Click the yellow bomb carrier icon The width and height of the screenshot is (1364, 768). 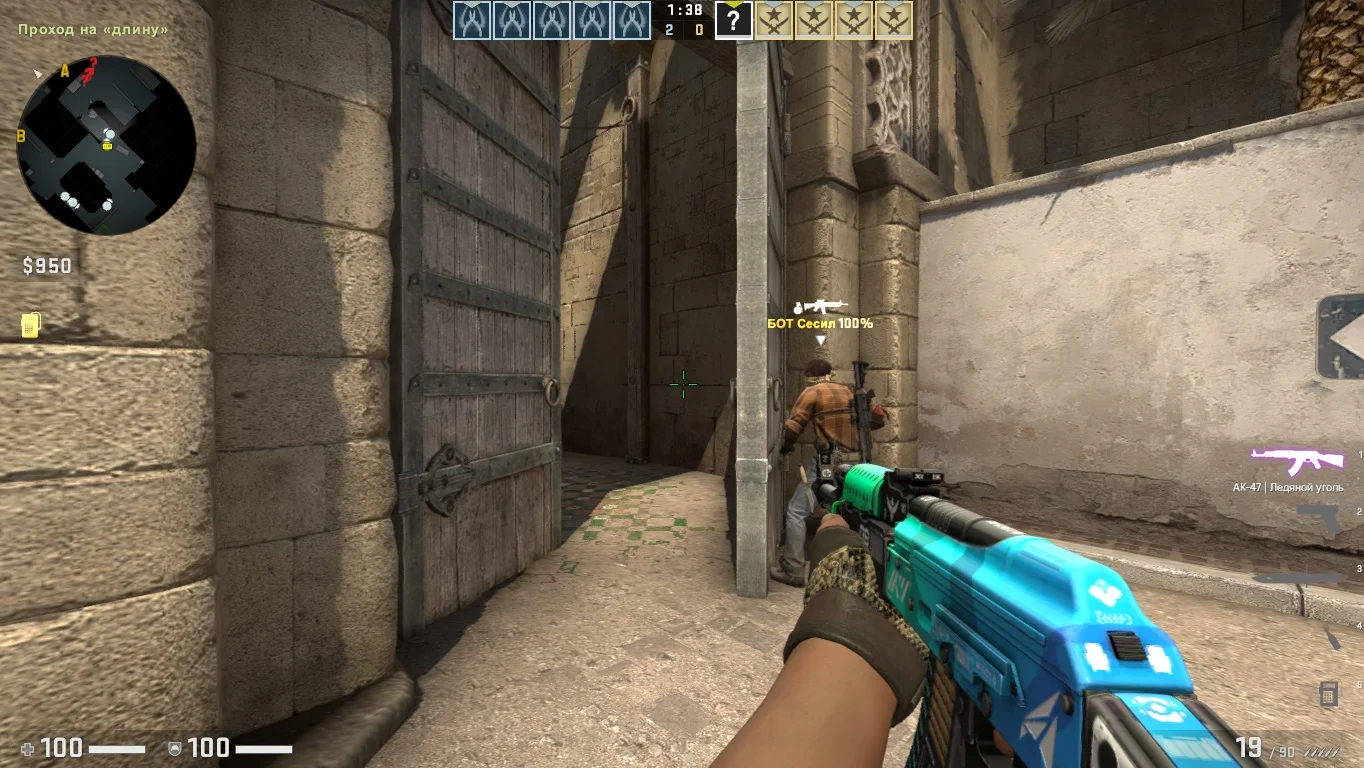tap(30, 325)
